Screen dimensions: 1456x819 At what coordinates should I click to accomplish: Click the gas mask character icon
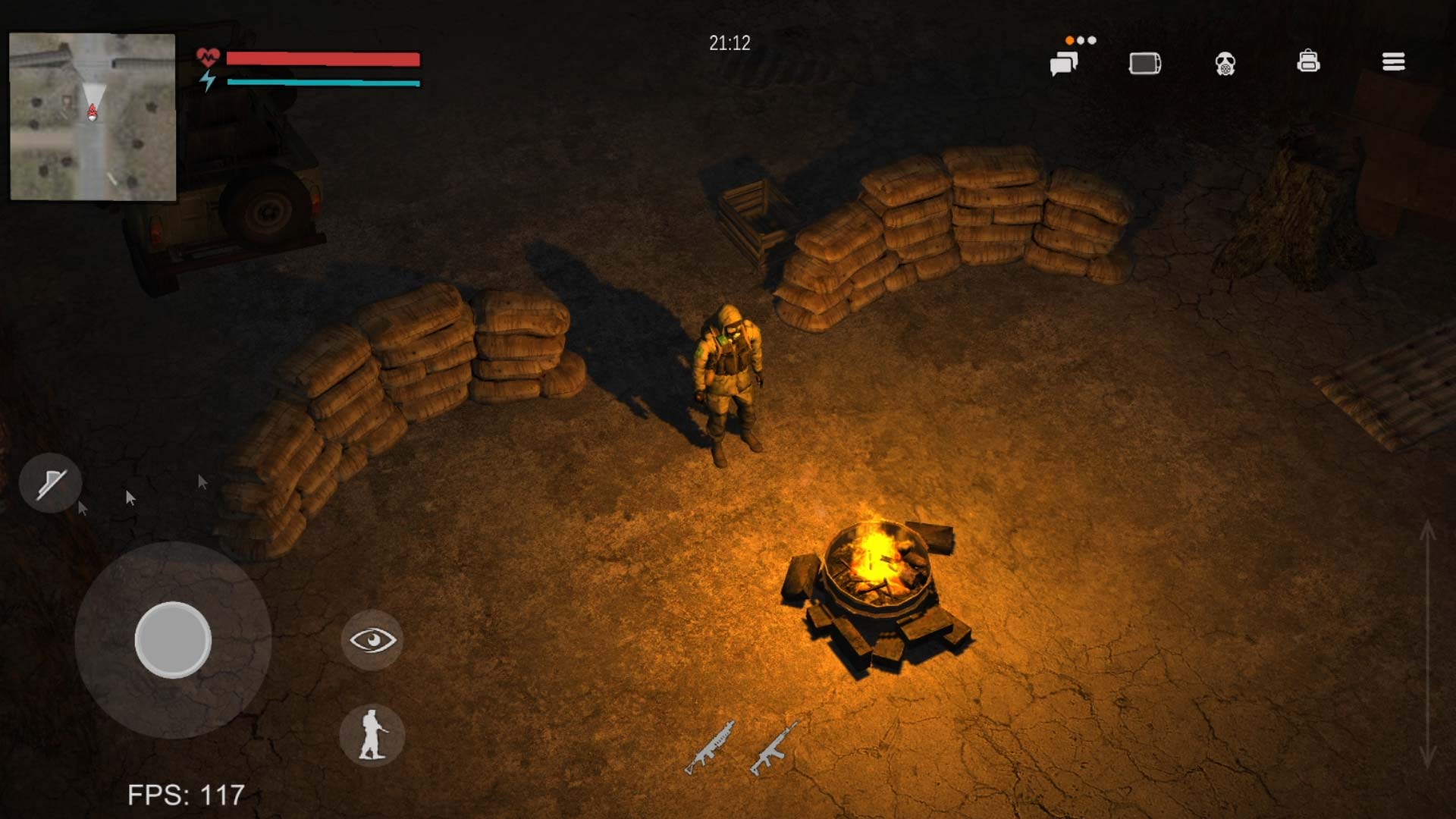point(1225,64)
